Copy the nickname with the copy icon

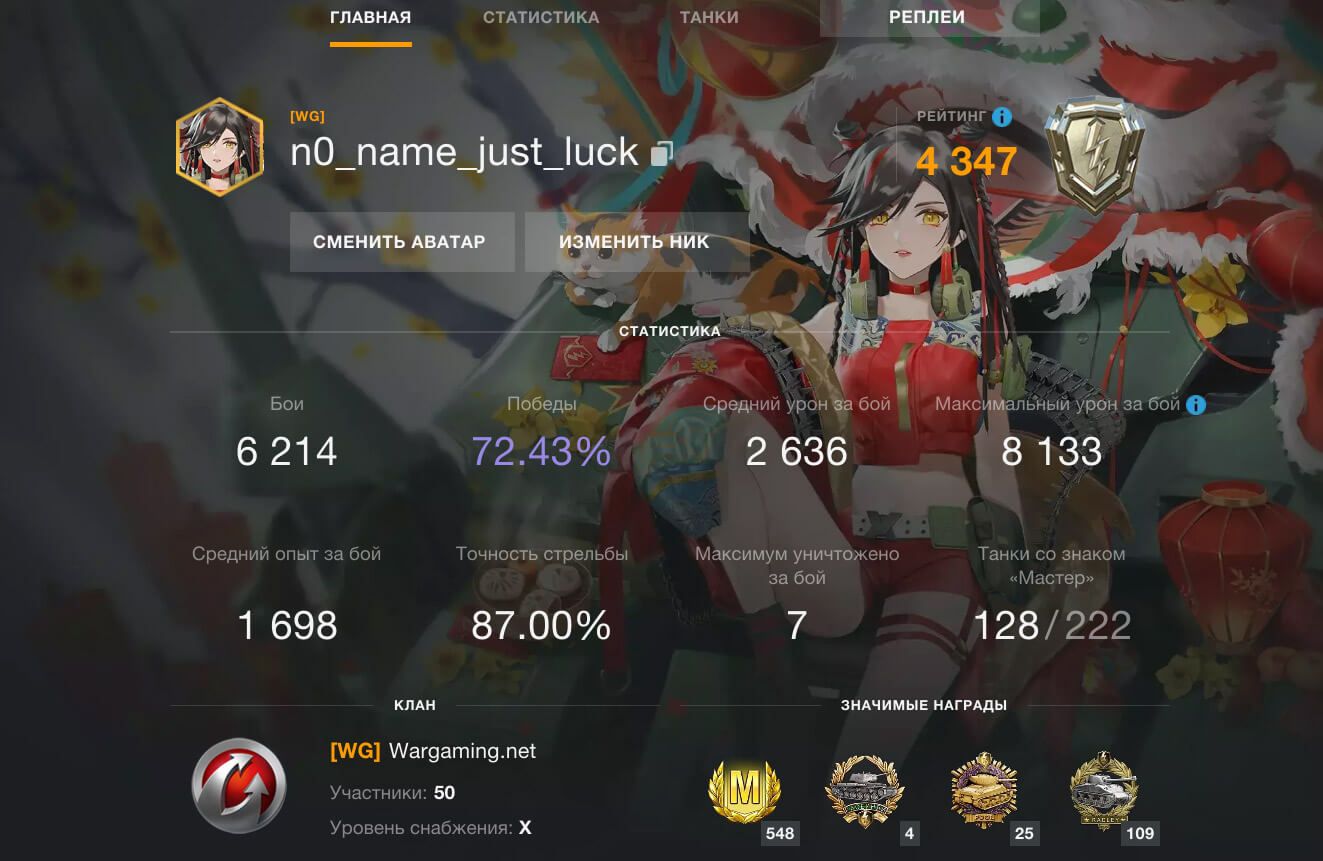662,153
